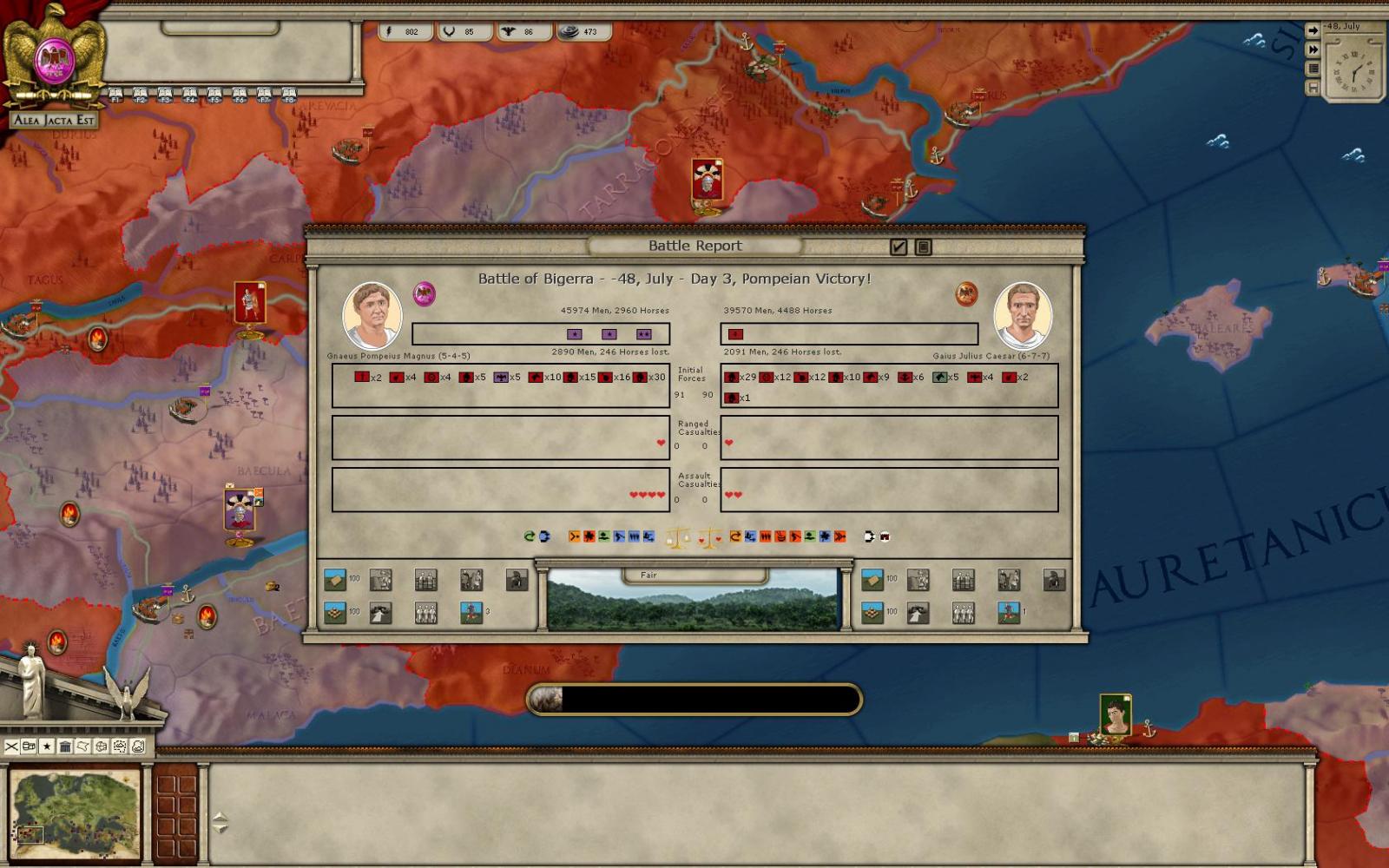Image resolution: width=1389 pixels, height=868 pixels.
Task: Click the single-arrow next turn button
Action: coord(1313,30)
